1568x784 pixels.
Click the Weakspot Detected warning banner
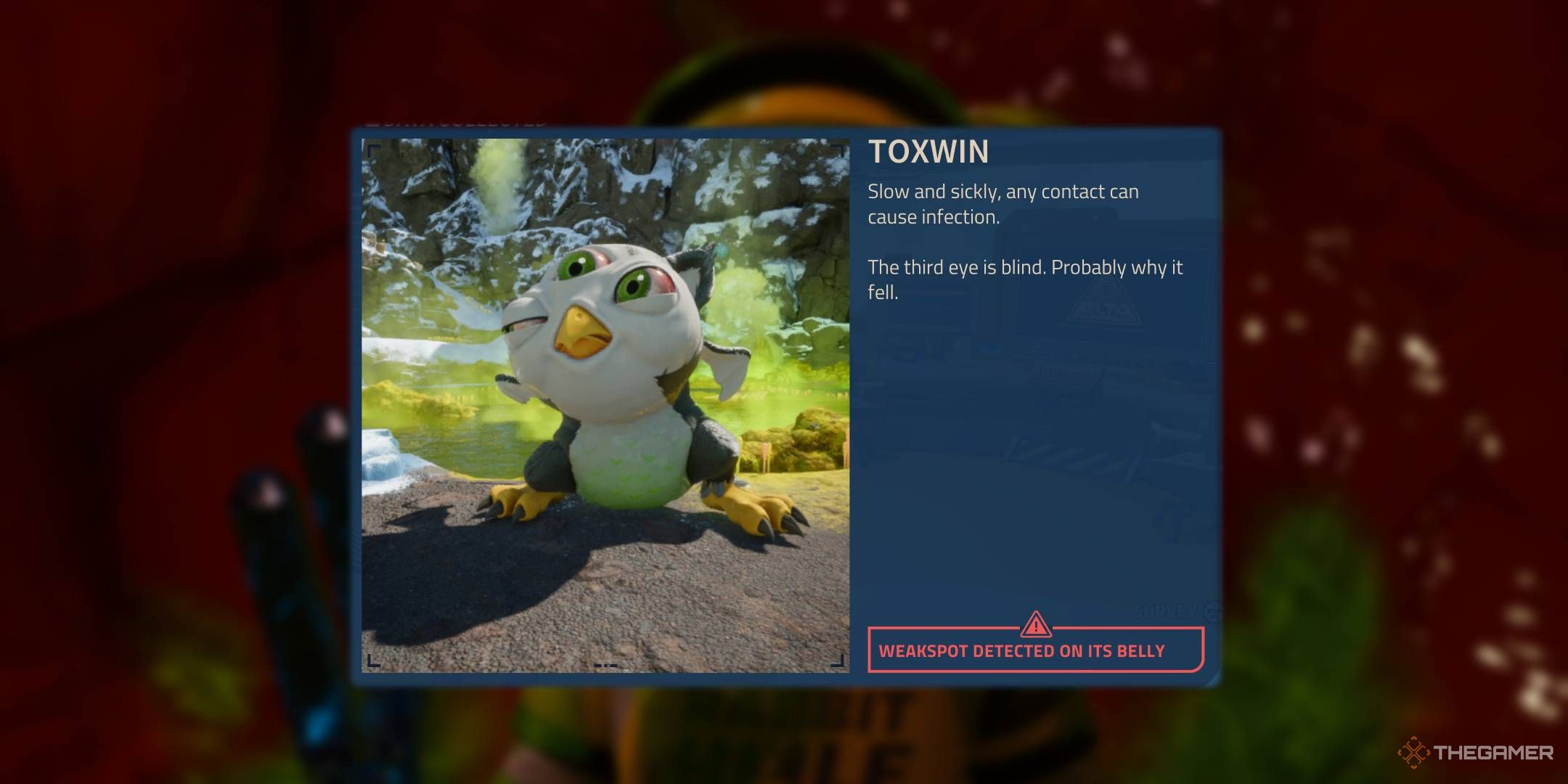click(x=1035, y=650)
